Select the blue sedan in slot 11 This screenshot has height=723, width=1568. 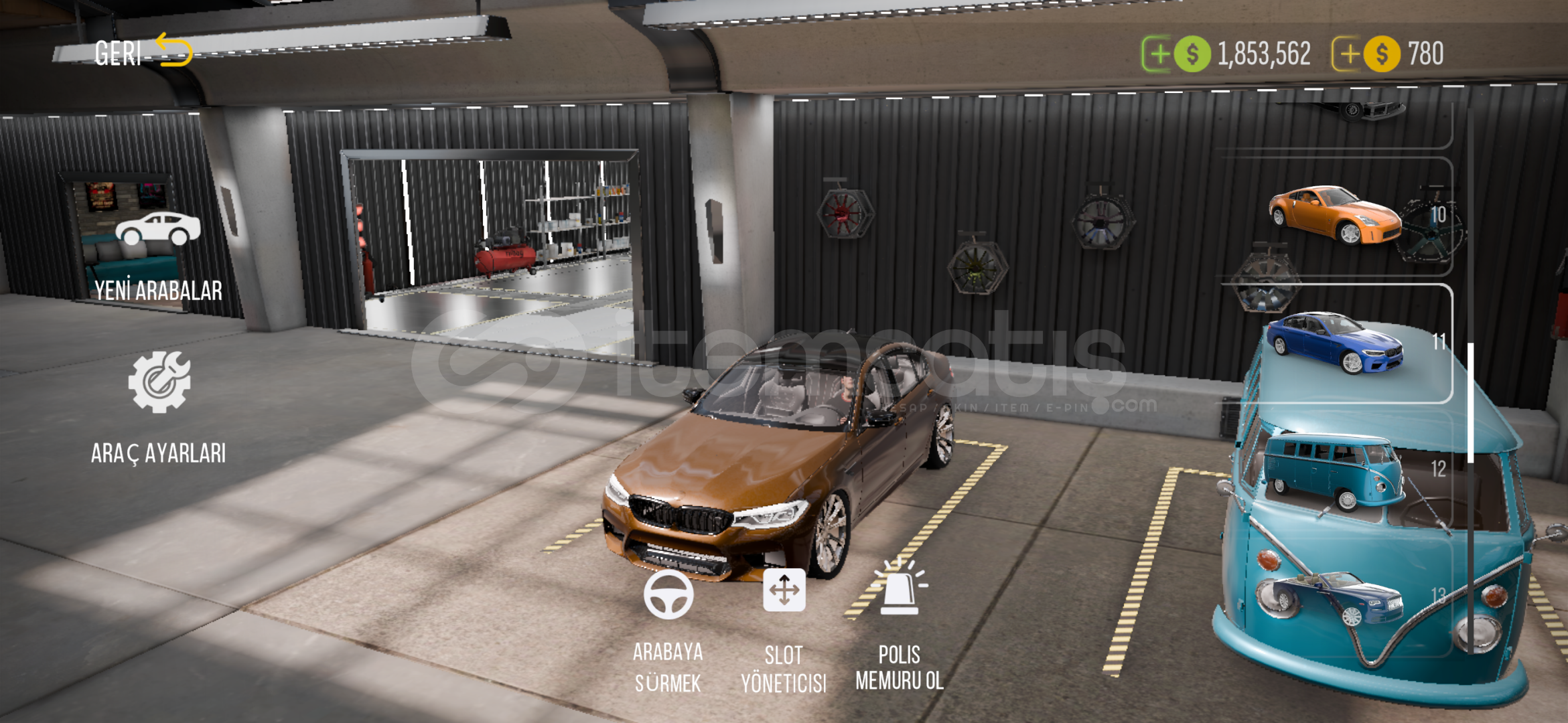(1336, 343)
